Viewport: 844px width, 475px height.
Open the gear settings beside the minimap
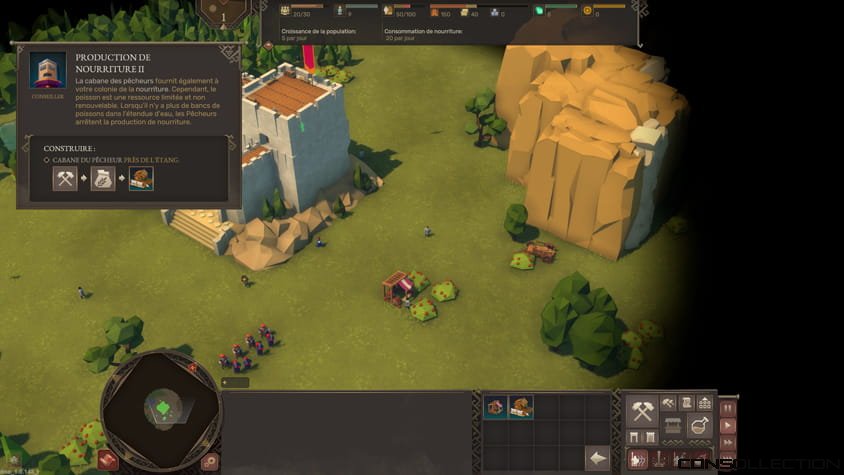click(209, 461)
